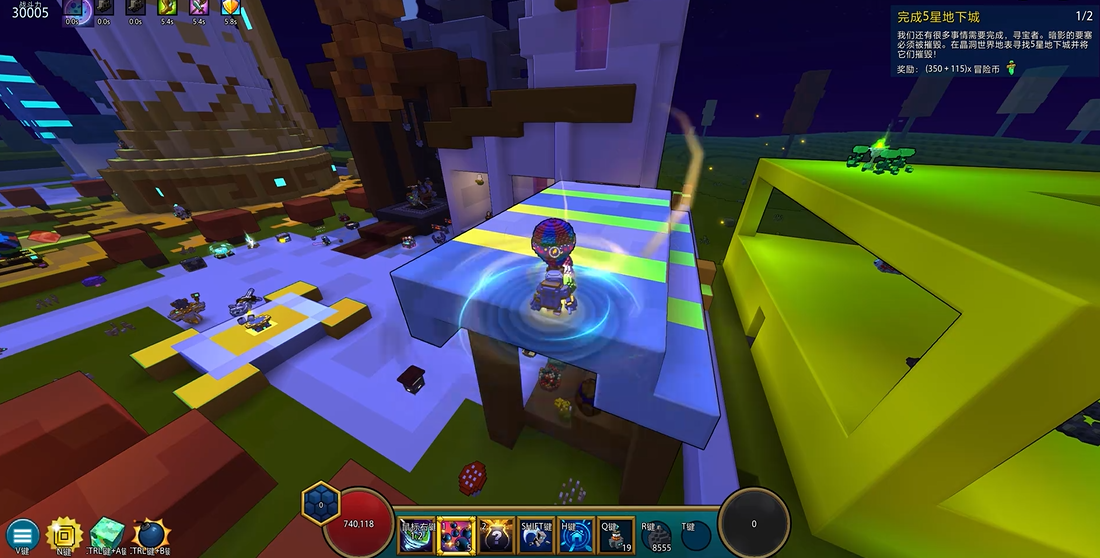Open the 5-star dungeon quest tracker
The width and height of the screenshot is (1100, 558).
[x=992, y=41]
